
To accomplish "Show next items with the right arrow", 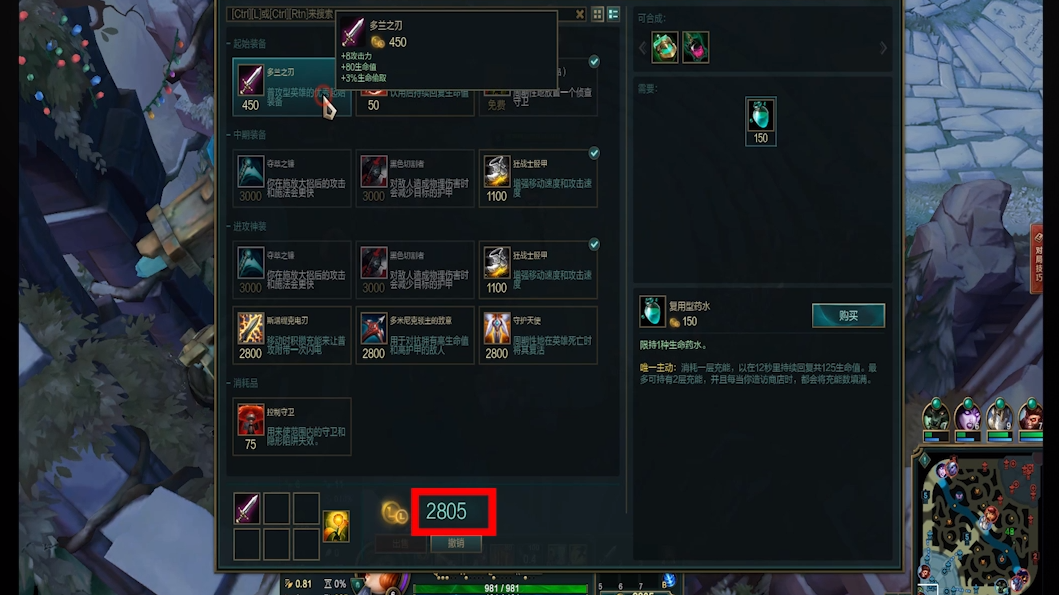I will pos(883,48).
